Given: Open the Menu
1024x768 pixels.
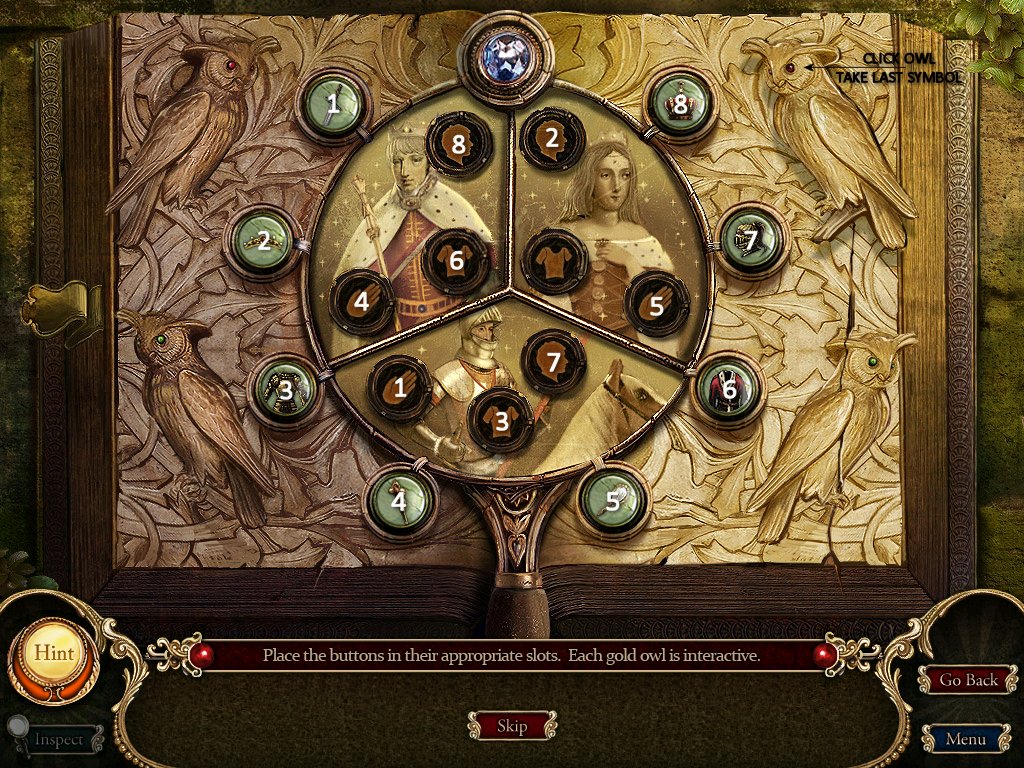Looking at the screenshot, I should pyautogui.click(x=964, y=740).
